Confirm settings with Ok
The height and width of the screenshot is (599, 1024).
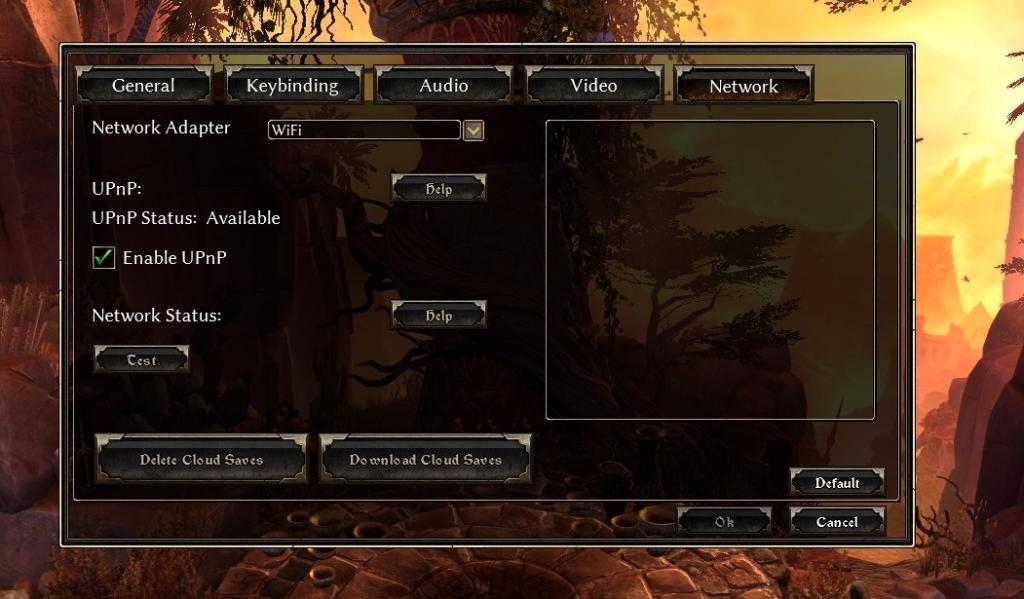[724, 522]
